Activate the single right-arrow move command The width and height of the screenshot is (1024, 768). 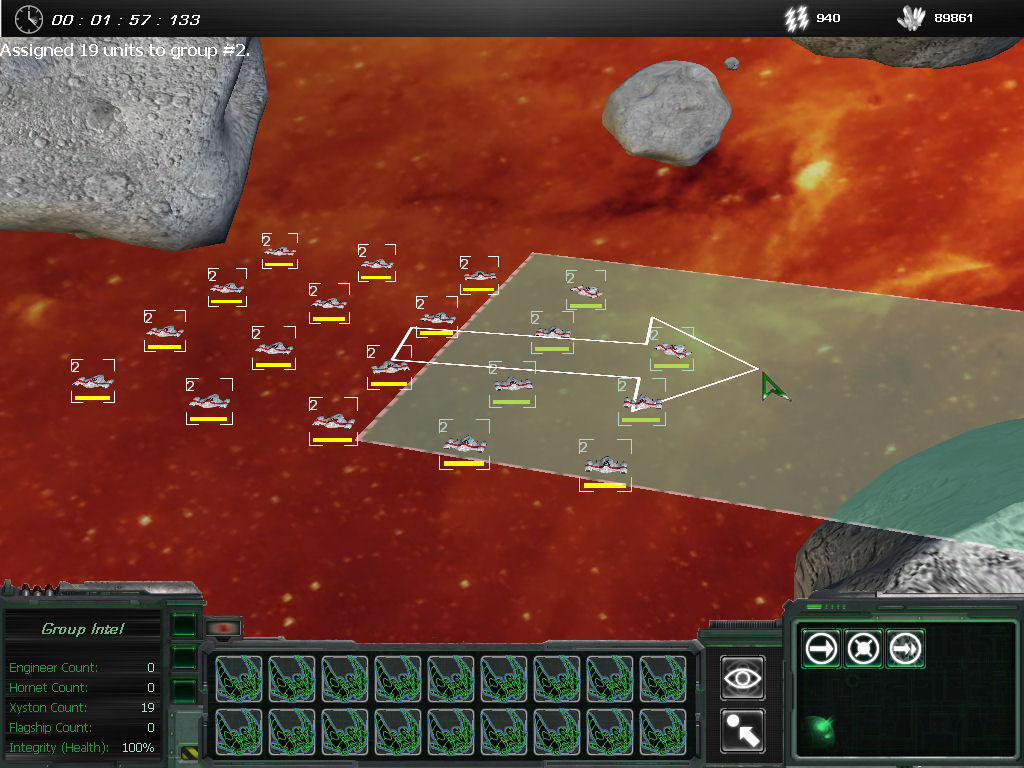pos(821,649)
